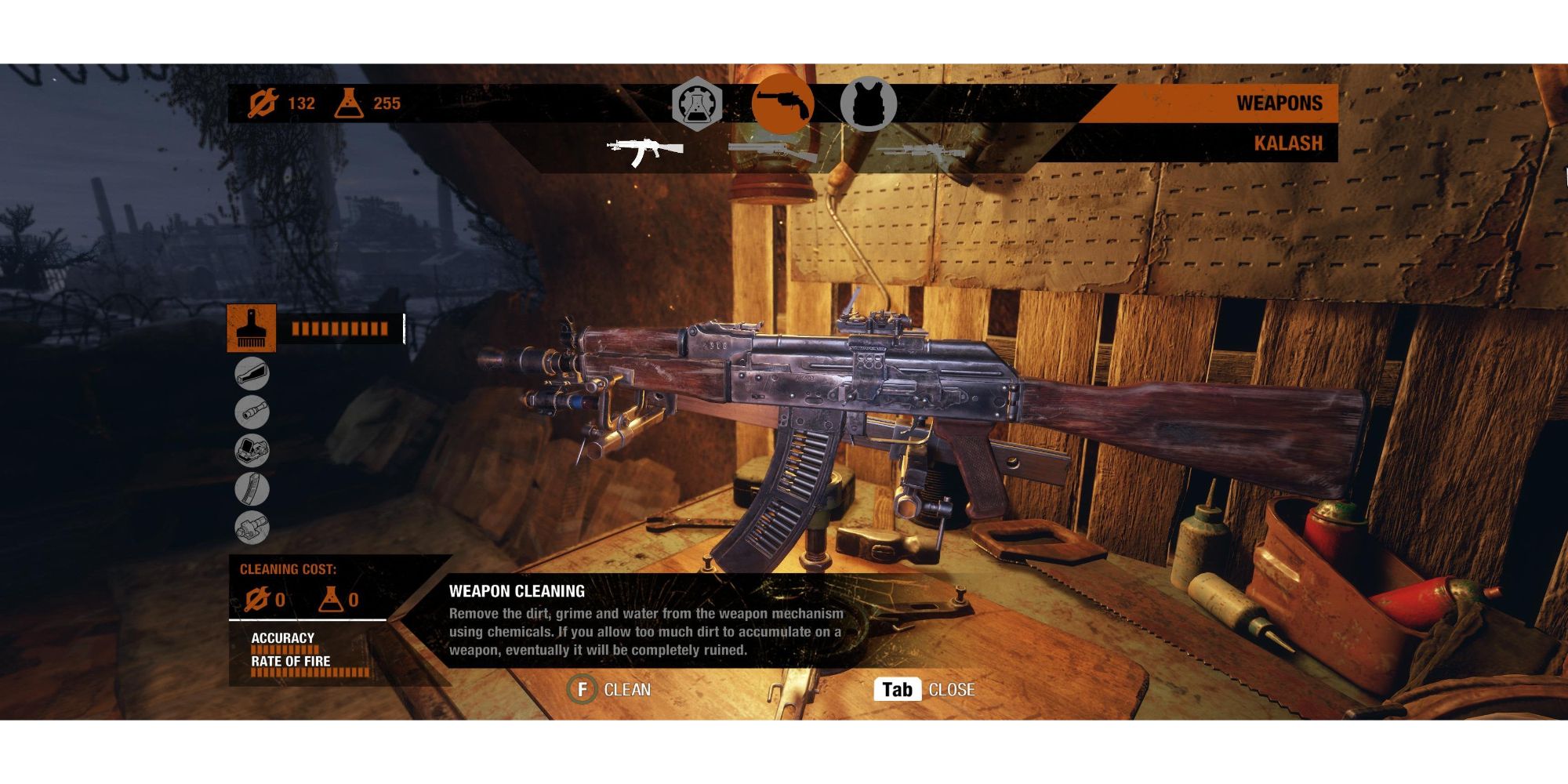
Task: Open the crafting chemistry station menu
Action: pos(698,100)
